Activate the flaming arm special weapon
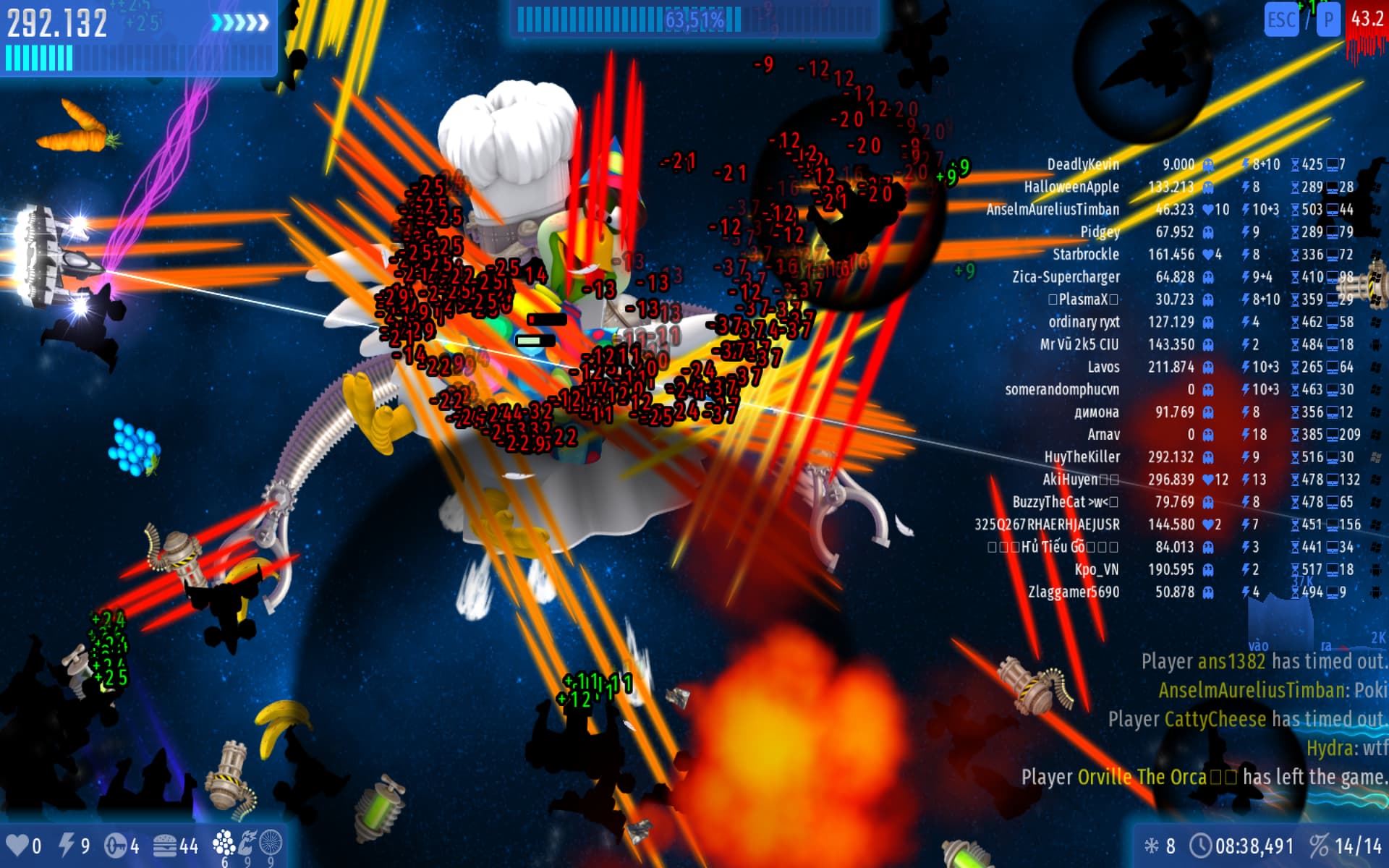 [x=248, y=843]
